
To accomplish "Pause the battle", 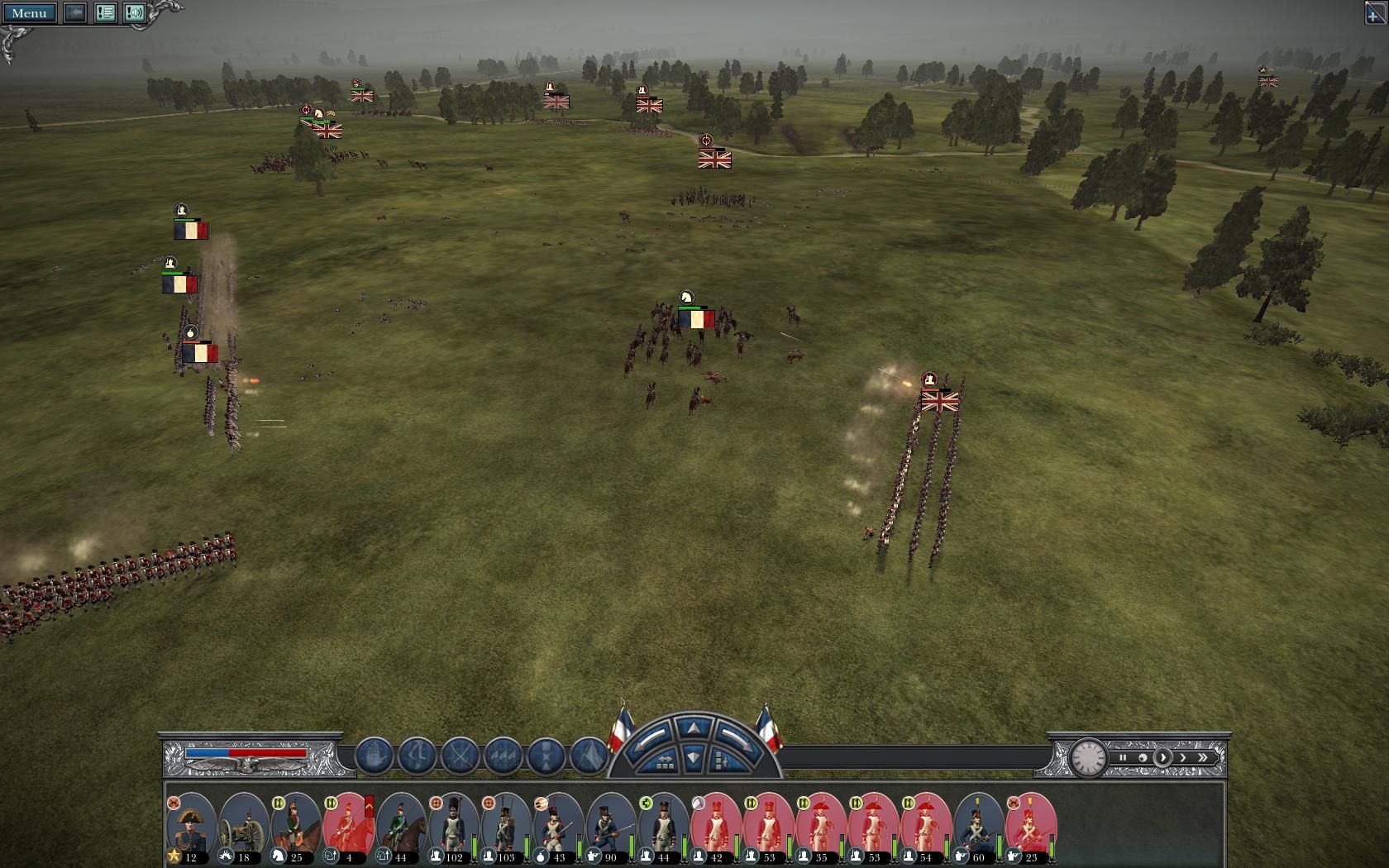I will (x=1123, y=757).
